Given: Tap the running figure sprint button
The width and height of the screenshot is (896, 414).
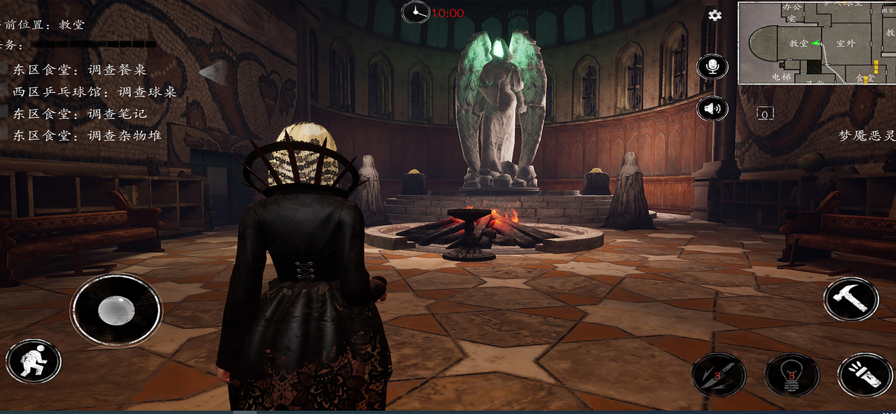Looking at the screenshot, I should point(34,362).
